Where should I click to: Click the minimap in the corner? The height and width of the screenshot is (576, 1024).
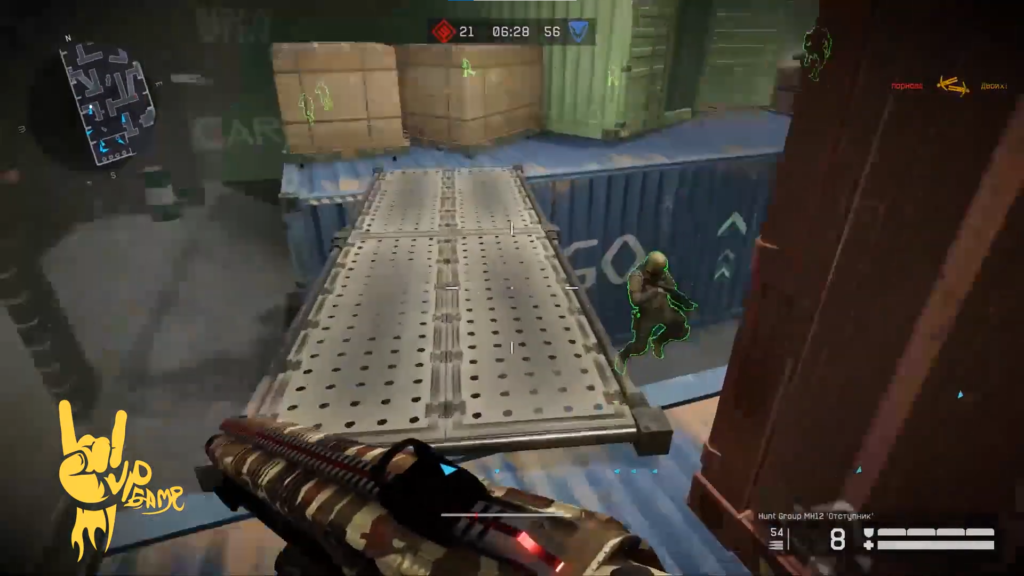point(108,99)
